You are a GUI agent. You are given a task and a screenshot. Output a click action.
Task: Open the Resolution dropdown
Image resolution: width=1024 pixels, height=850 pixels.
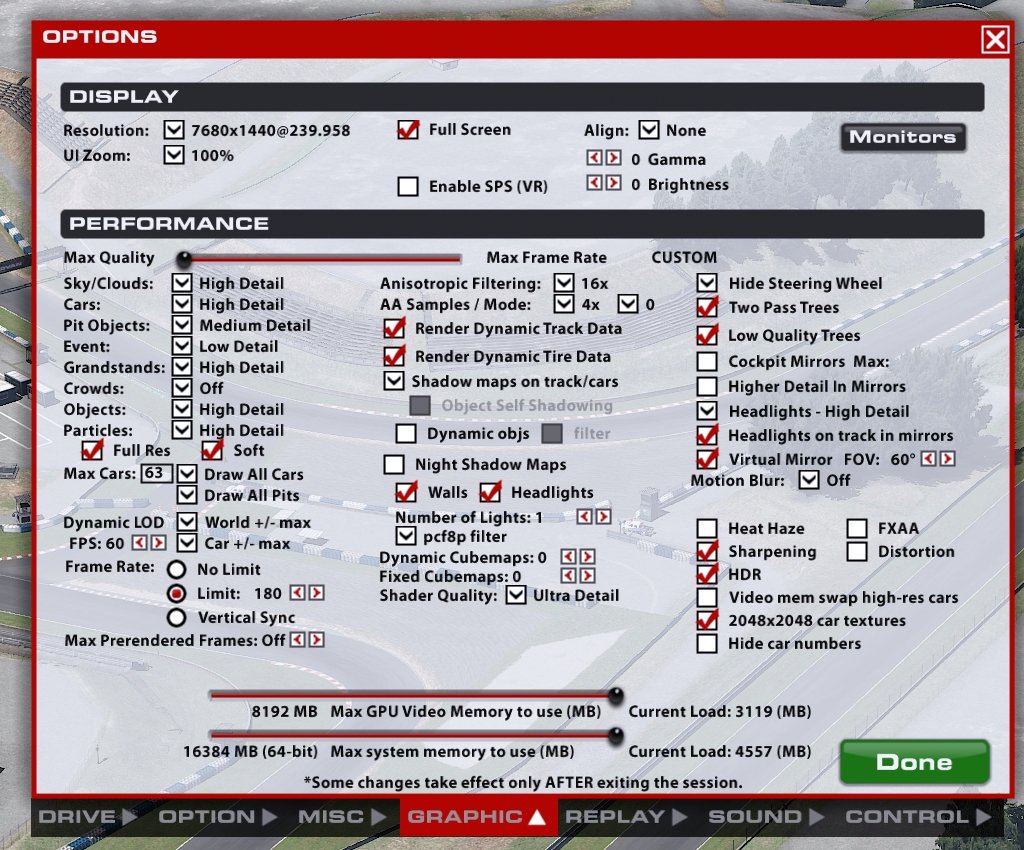[x=174, y=131]
